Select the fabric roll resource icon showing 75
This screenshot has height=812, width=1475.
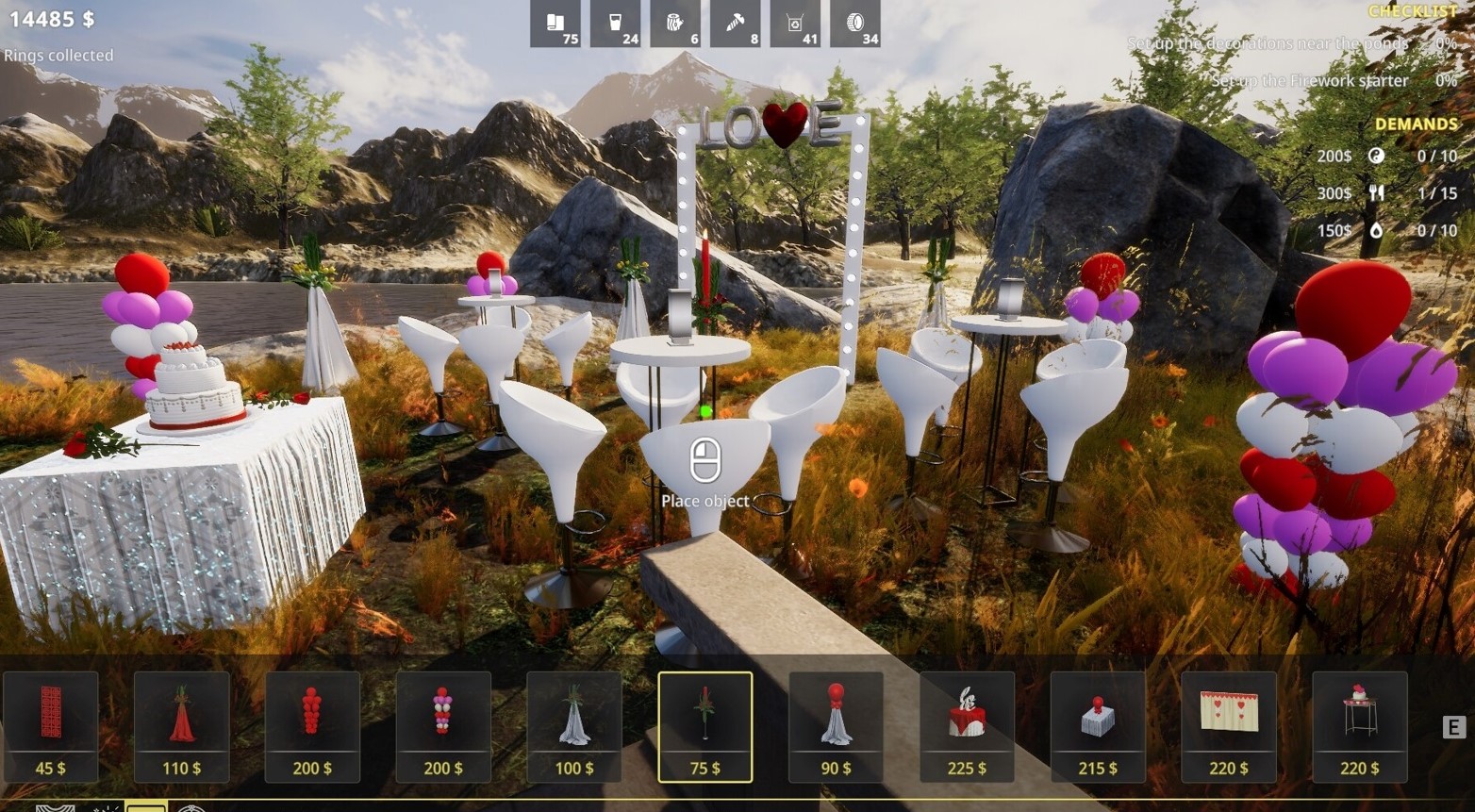(x=556, y=25)
